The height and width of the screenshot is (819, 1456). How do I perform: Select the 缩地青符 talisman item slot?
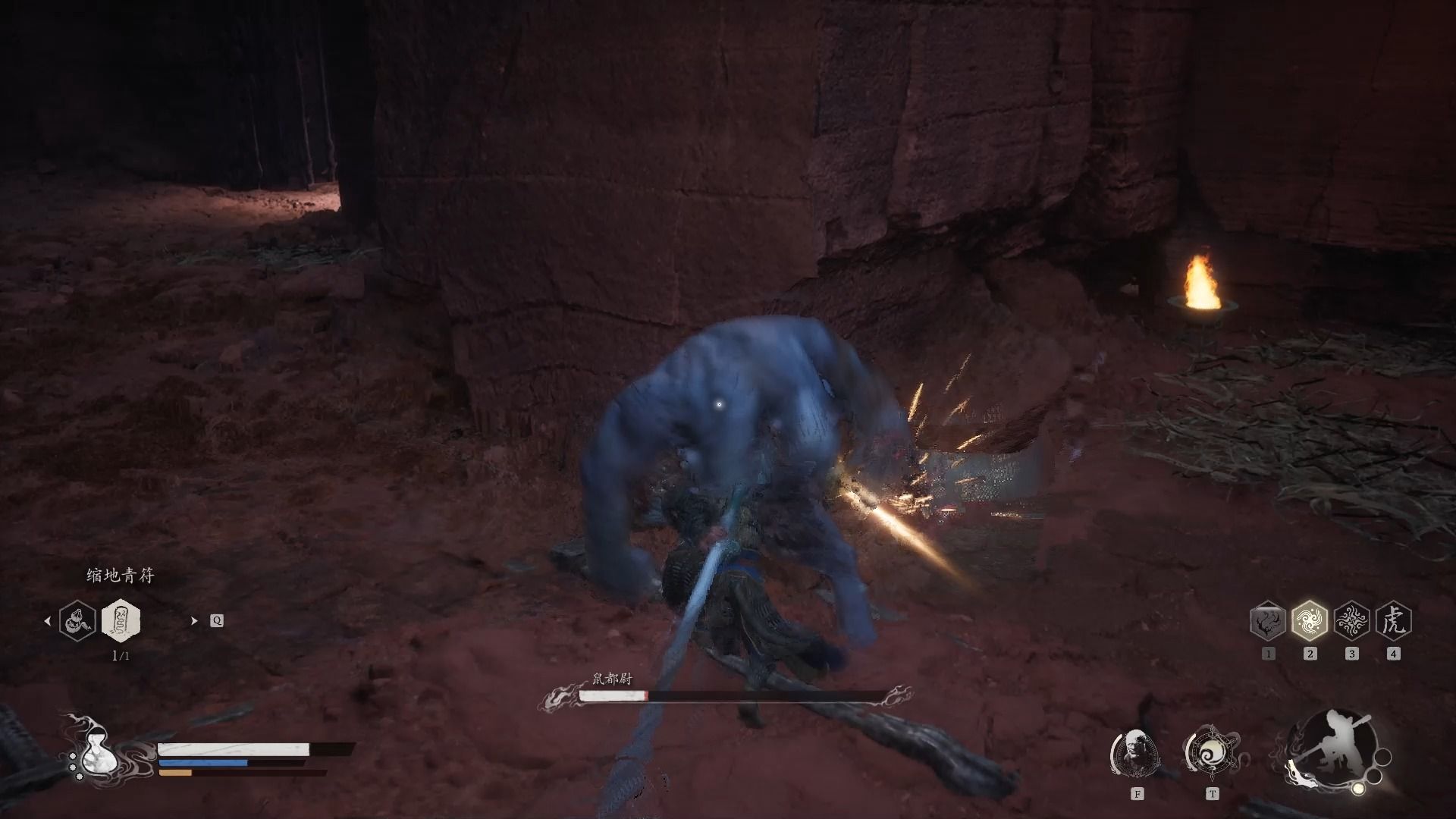[121, 620]
